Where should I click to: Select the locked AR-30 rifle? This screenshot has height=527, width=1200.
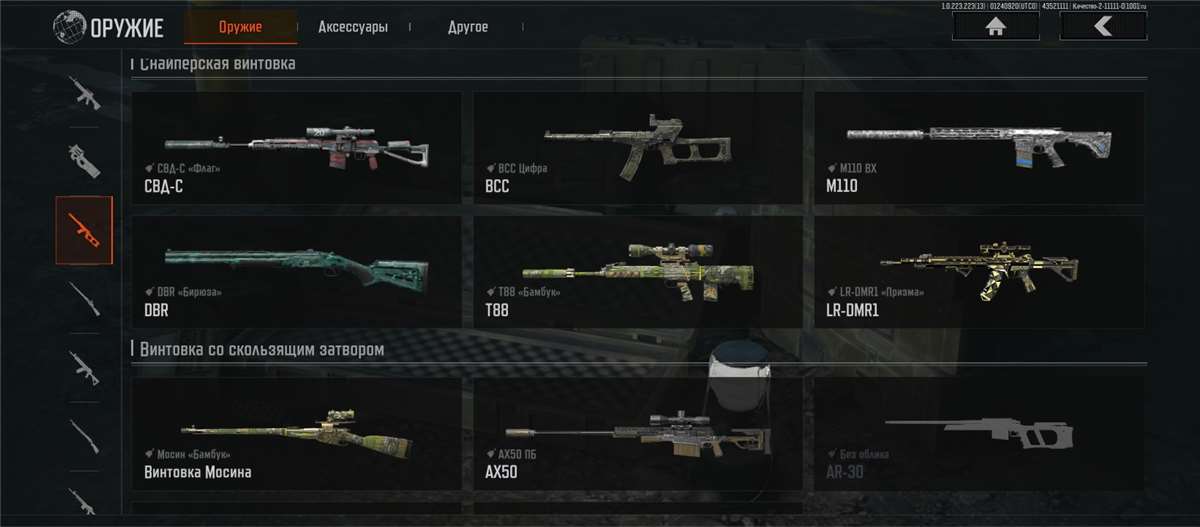click(x=979, y=434)
